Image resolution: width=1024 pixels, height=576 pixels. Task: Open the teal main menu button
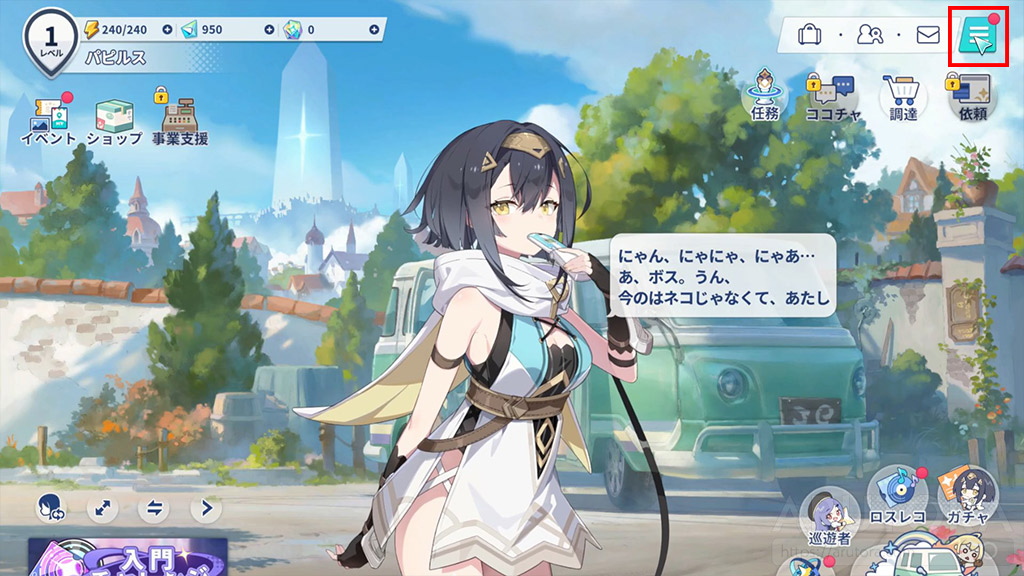coord(978,36)
